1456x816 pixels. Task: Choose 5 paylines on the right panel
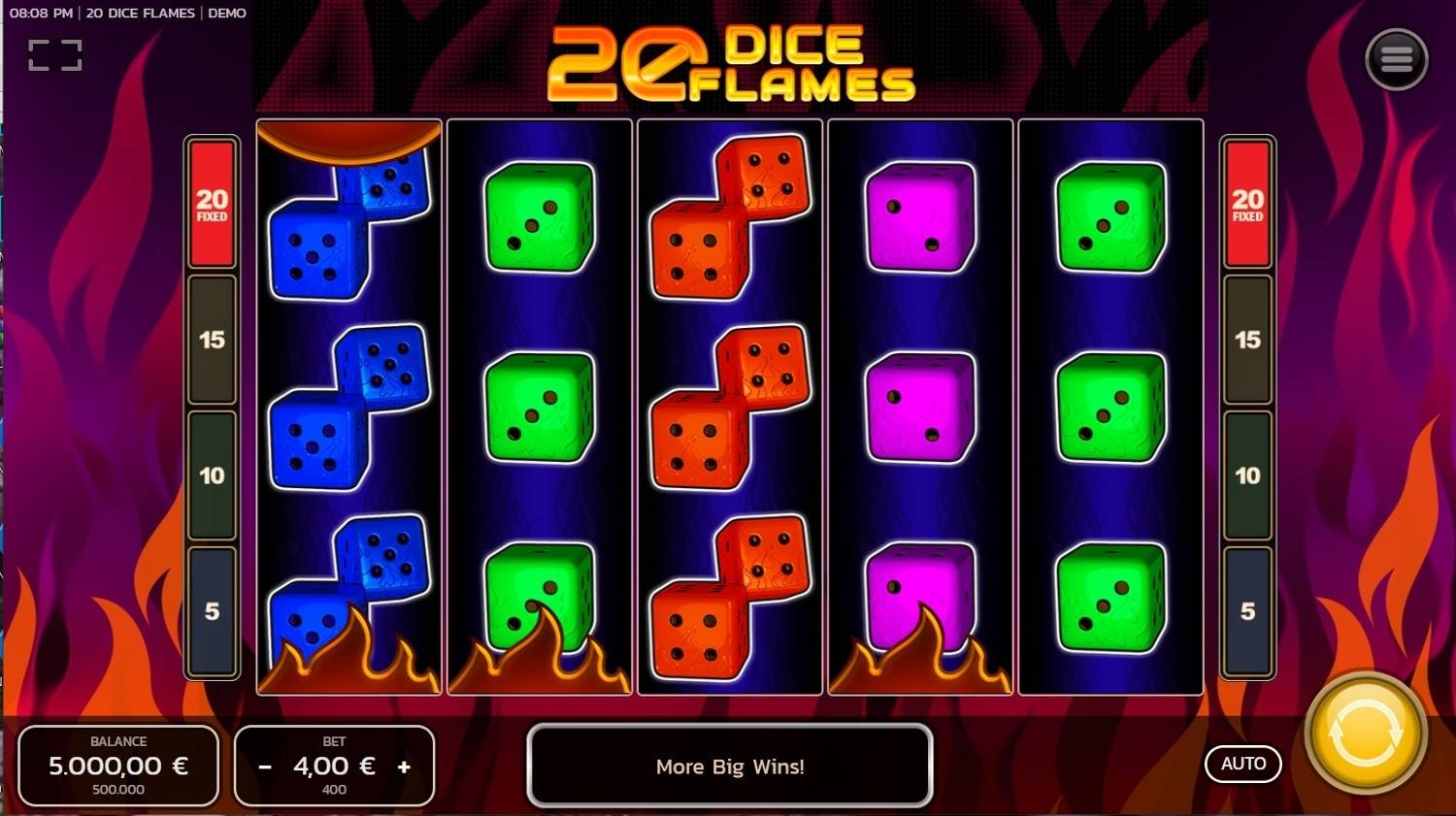tap(1247, 610)
